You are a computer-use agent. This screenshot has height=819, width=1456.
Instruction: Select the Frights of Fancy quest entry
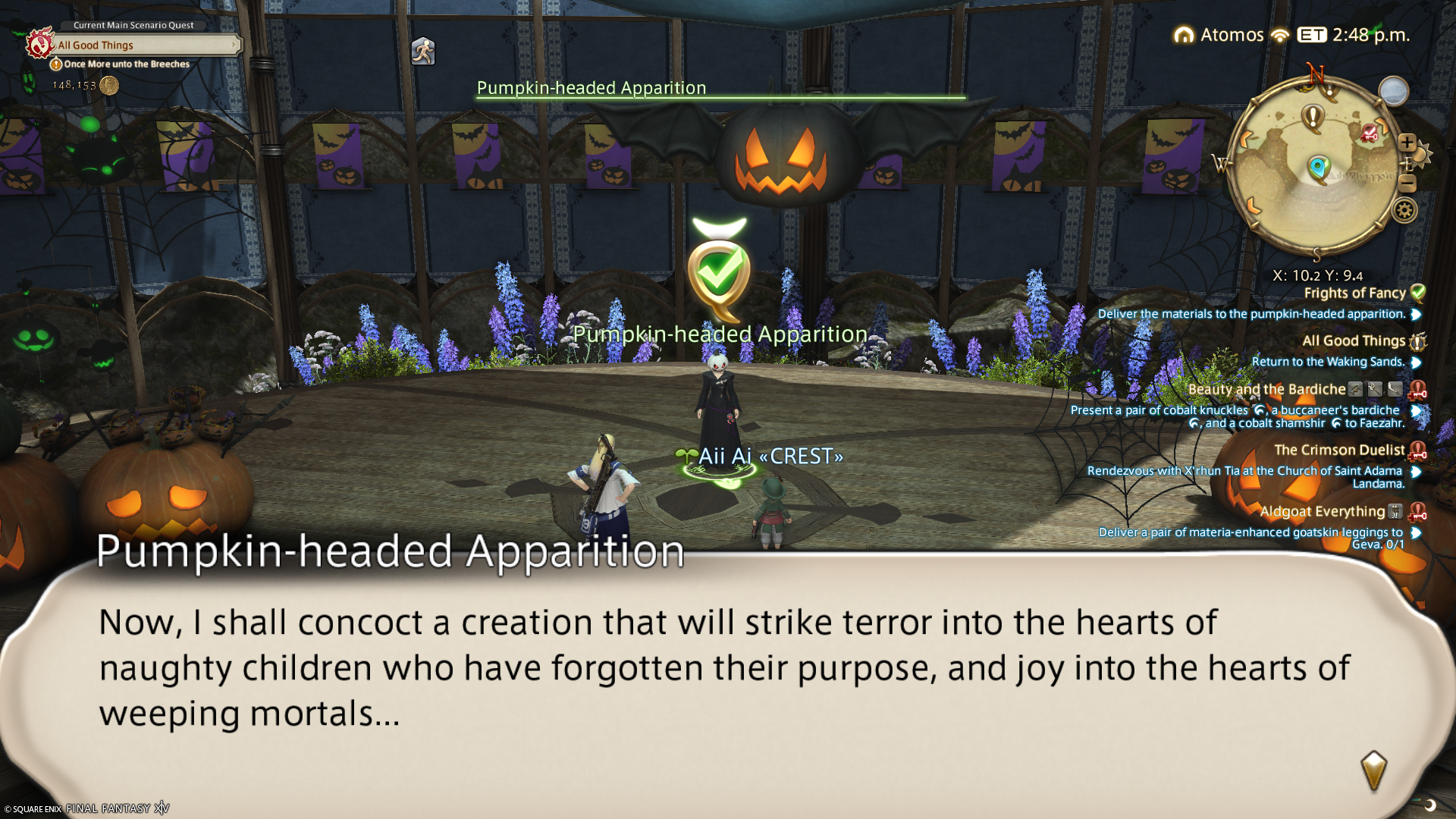coord(1354,293)
